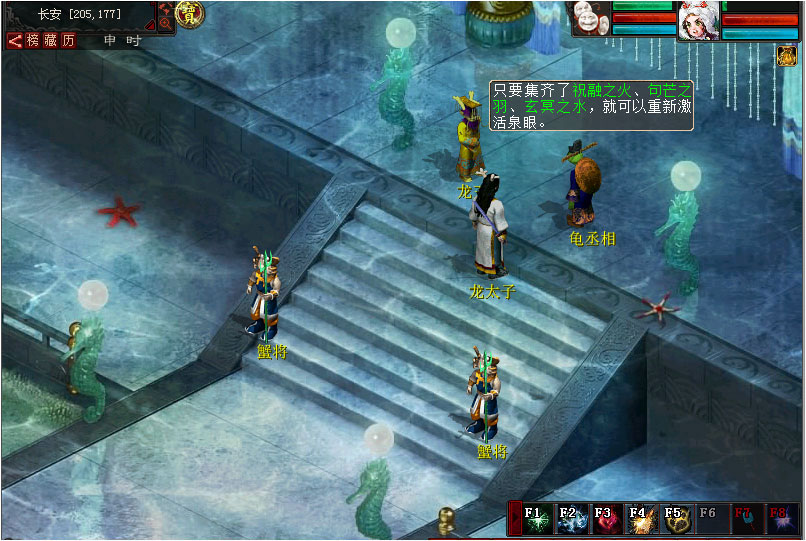The width and height of the screenshot is (806, 541).
Task: Open the world map icon above the magnifier
Action: 165,8
